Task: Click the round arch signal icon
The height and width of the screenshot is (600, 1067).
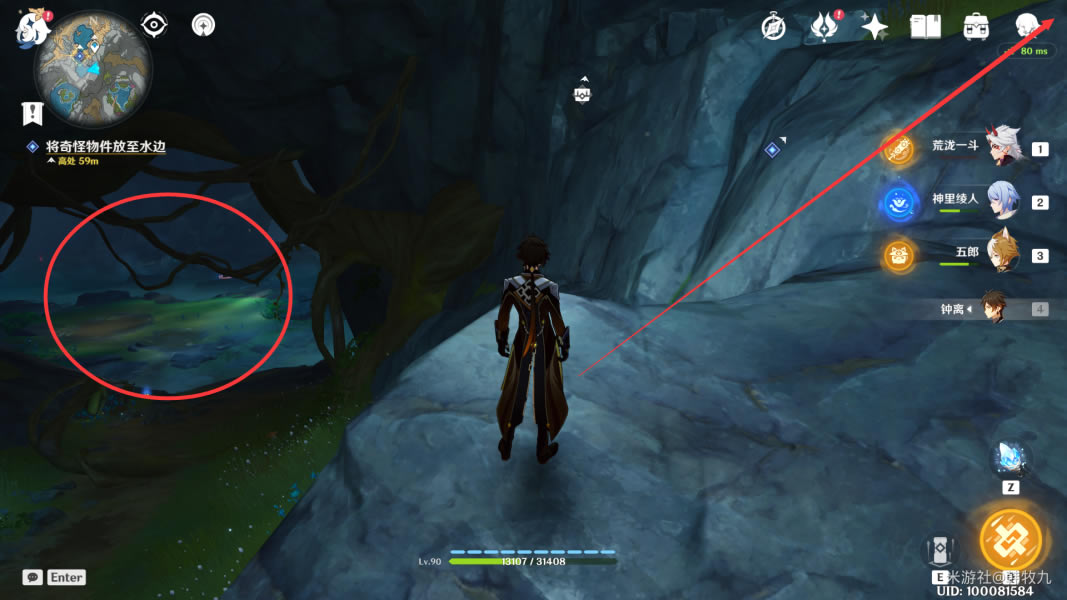Action: tap(203, 25)
